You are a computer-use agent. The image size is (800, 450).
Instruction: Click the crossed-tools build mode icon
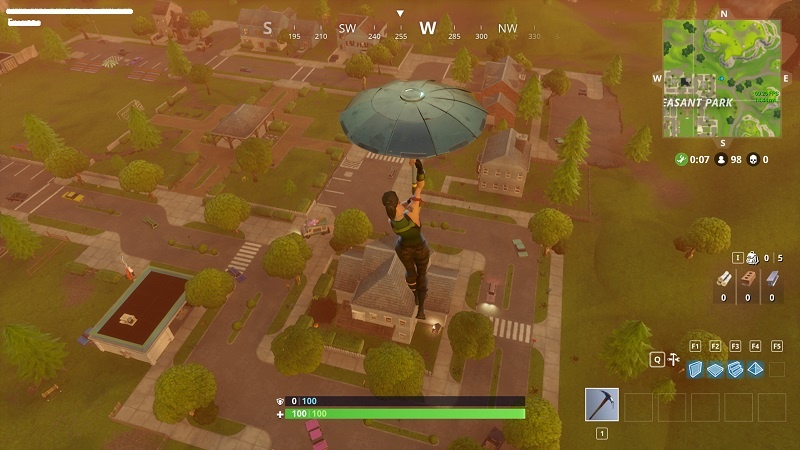(x=672, y=357)
